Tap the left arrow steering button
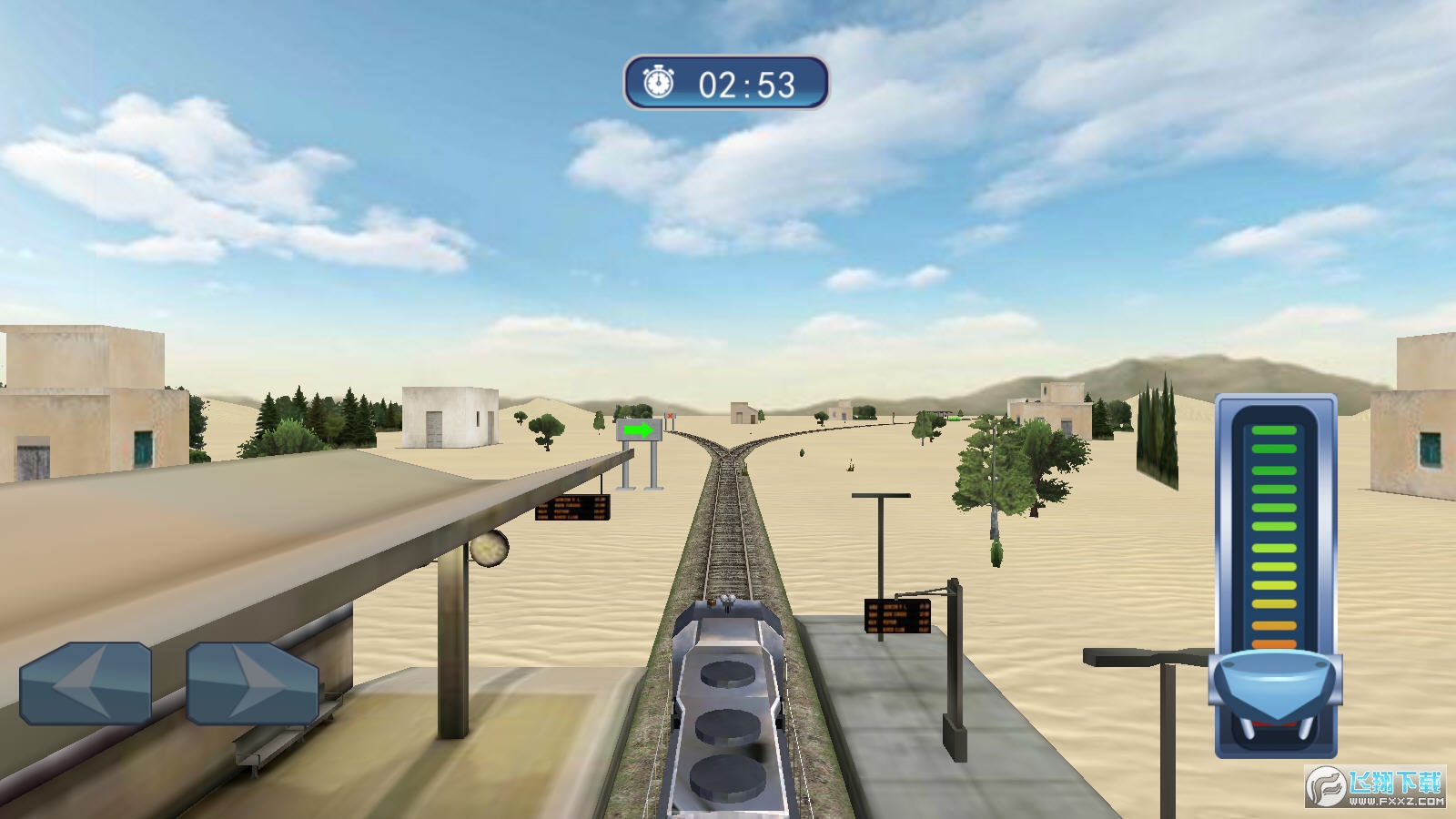This screenshot has height=819, width=1456. (x=86, y=682)
